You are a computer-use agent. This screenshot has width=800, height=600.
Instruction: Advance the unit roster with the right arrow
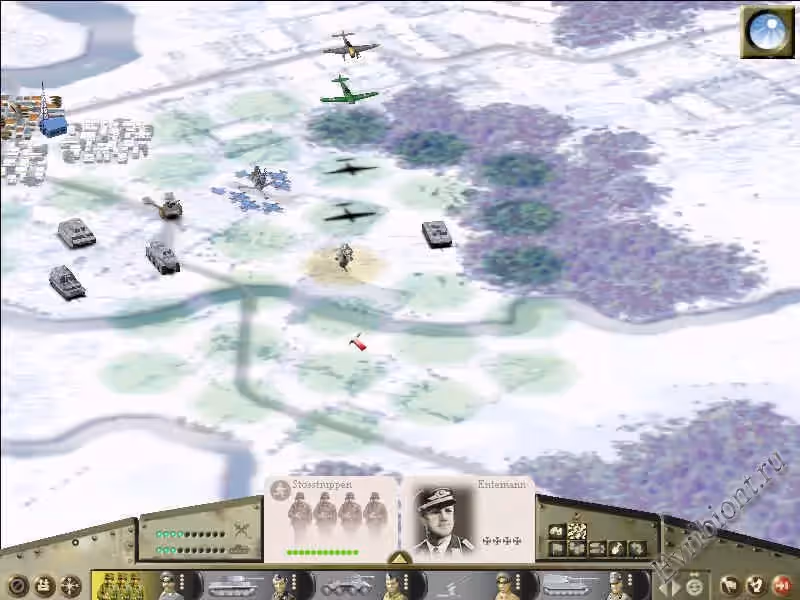tap(676, 586)
